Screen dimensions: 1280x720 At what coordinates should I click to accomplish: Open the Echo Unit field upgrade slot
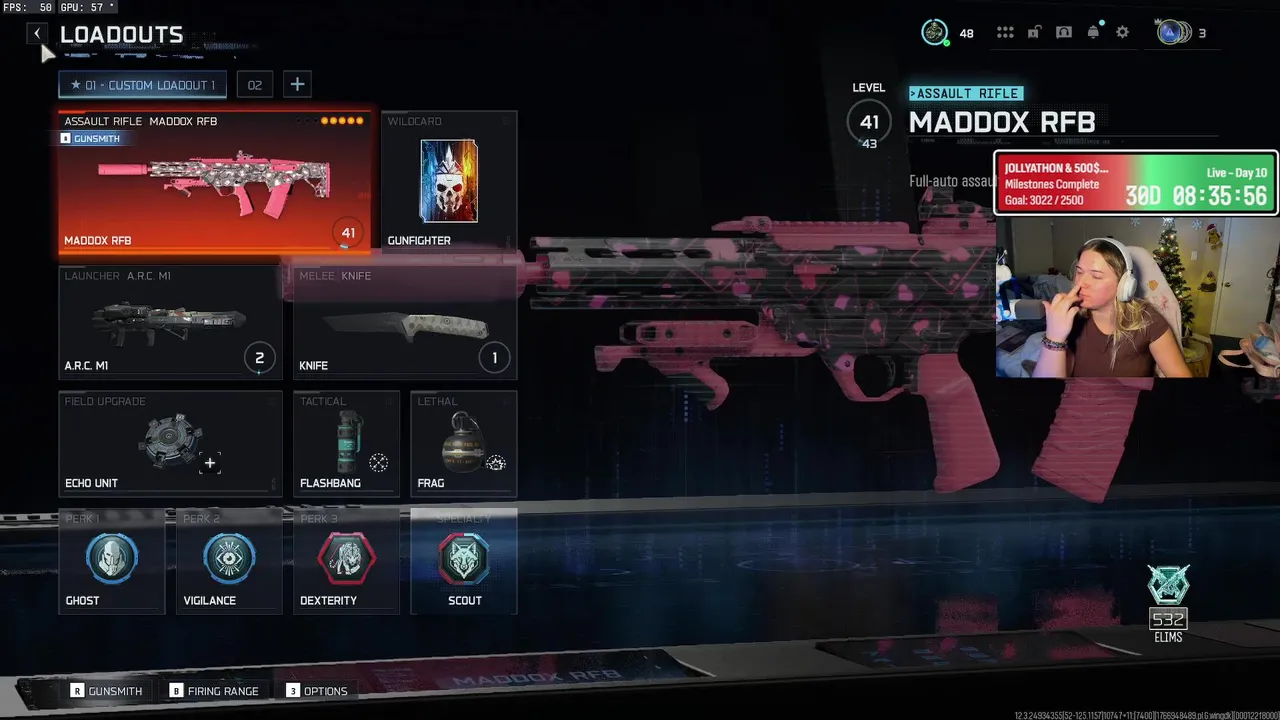pyautogui.click(x=170, y=443)
